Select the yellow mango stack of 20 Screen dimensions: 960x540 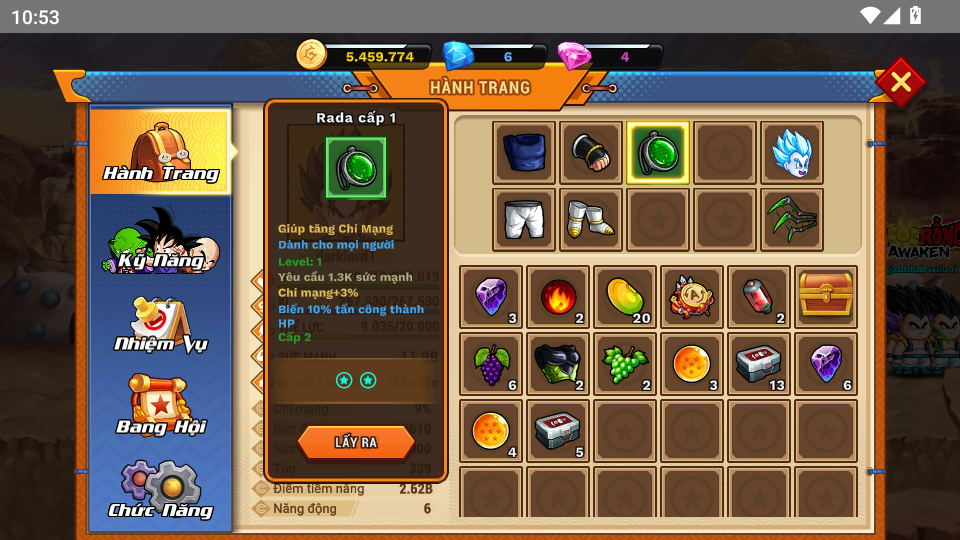(625, 296)
